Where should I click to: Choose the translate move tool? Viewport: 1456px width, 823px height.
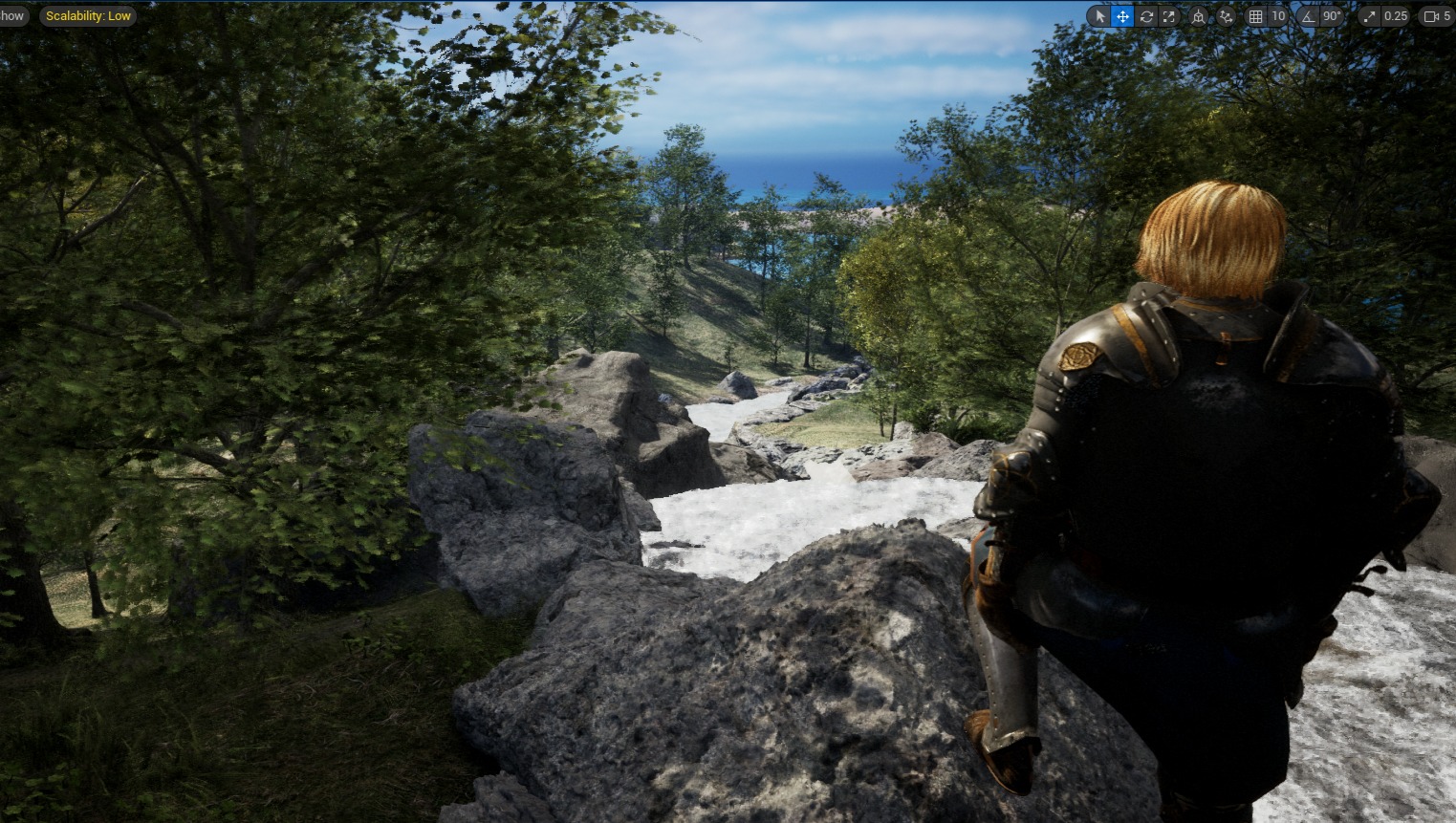(1122, 16)
